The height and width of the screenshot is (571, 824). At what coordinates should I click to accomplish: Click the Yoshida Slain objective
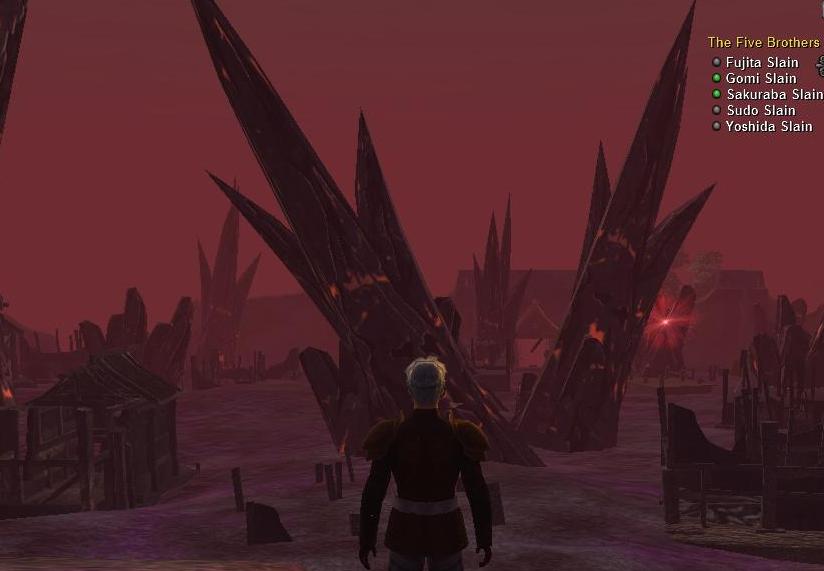pos(769,126)
